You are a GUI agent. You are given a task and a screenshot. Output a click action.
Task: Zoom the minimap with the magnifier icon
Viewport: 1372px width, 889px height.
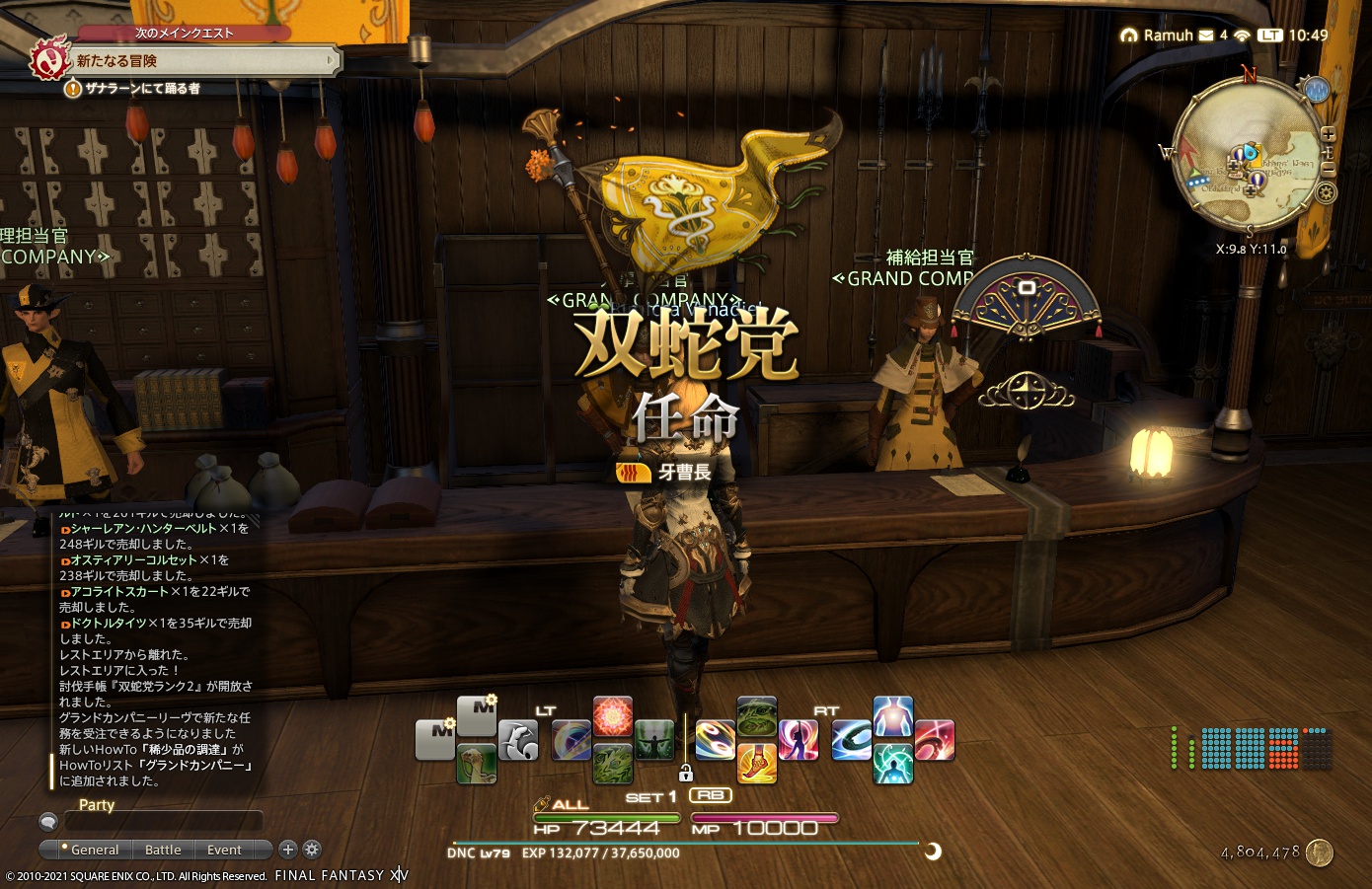click(x=1329, y=134)
